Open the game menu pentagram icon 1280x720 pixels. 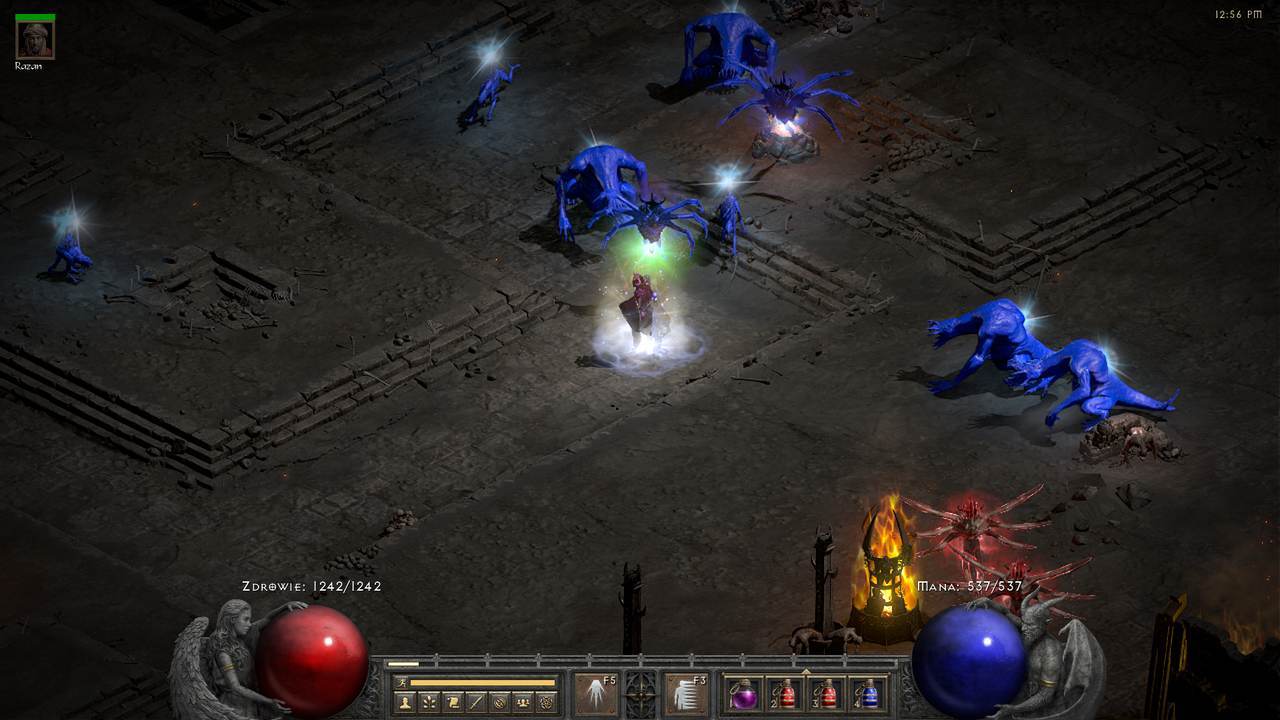click(x=546, y=702)
